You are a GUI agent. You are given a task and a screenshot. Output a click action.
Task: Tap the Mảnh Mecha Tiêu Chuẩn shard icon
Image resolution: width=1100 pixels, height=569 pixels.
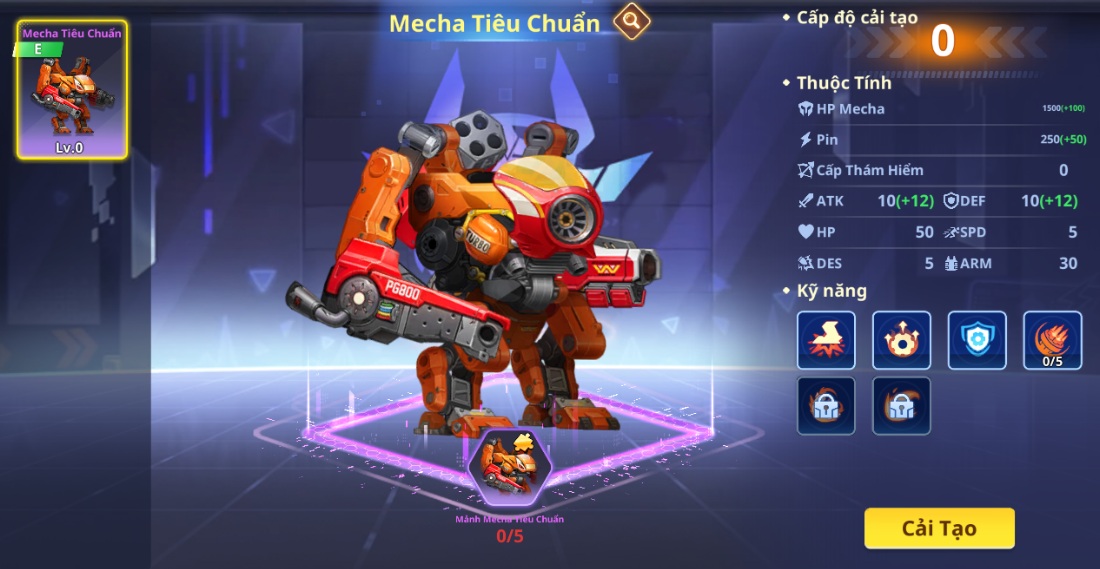(509, 468)
